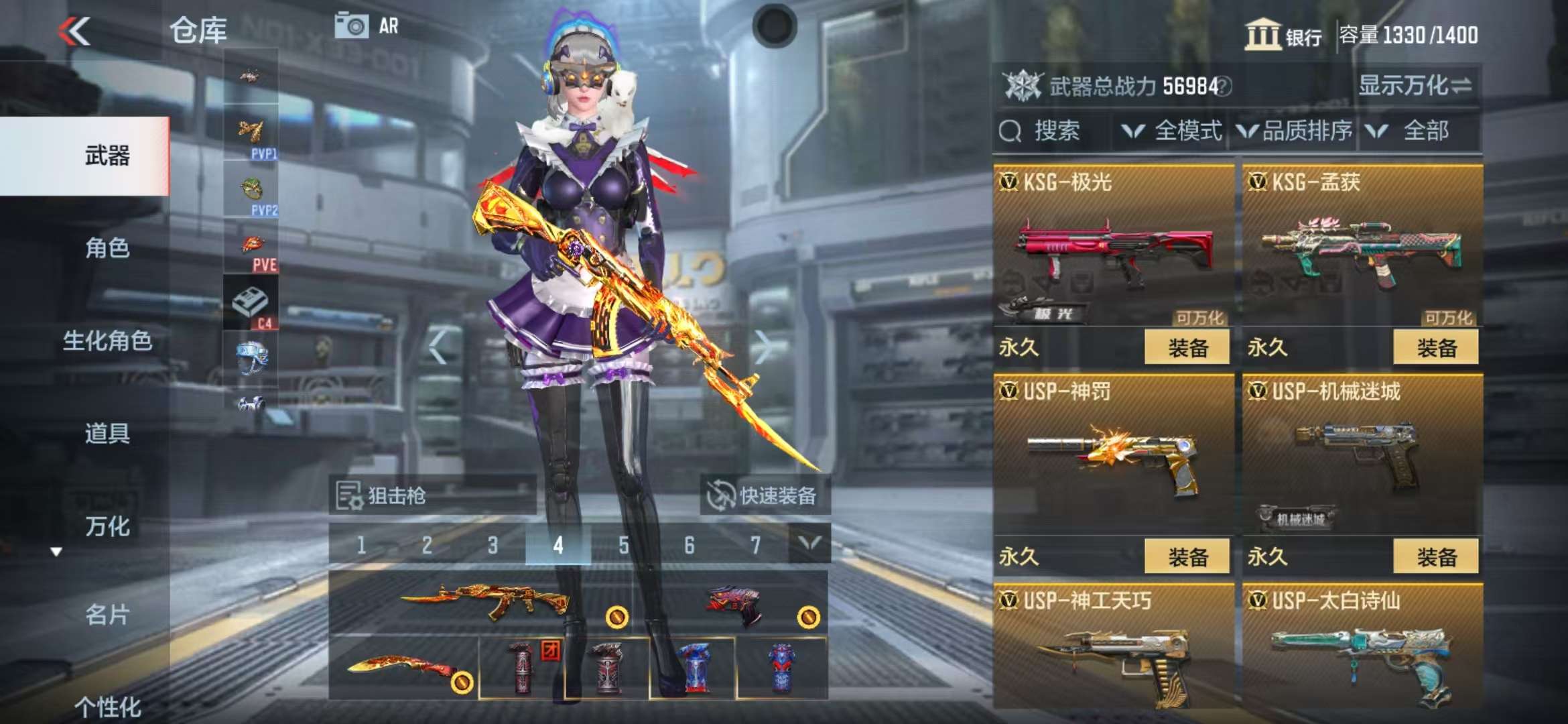Activate 快速装备 quick equip
This screenshot has width=1568, height=724.
coord(765,495)
